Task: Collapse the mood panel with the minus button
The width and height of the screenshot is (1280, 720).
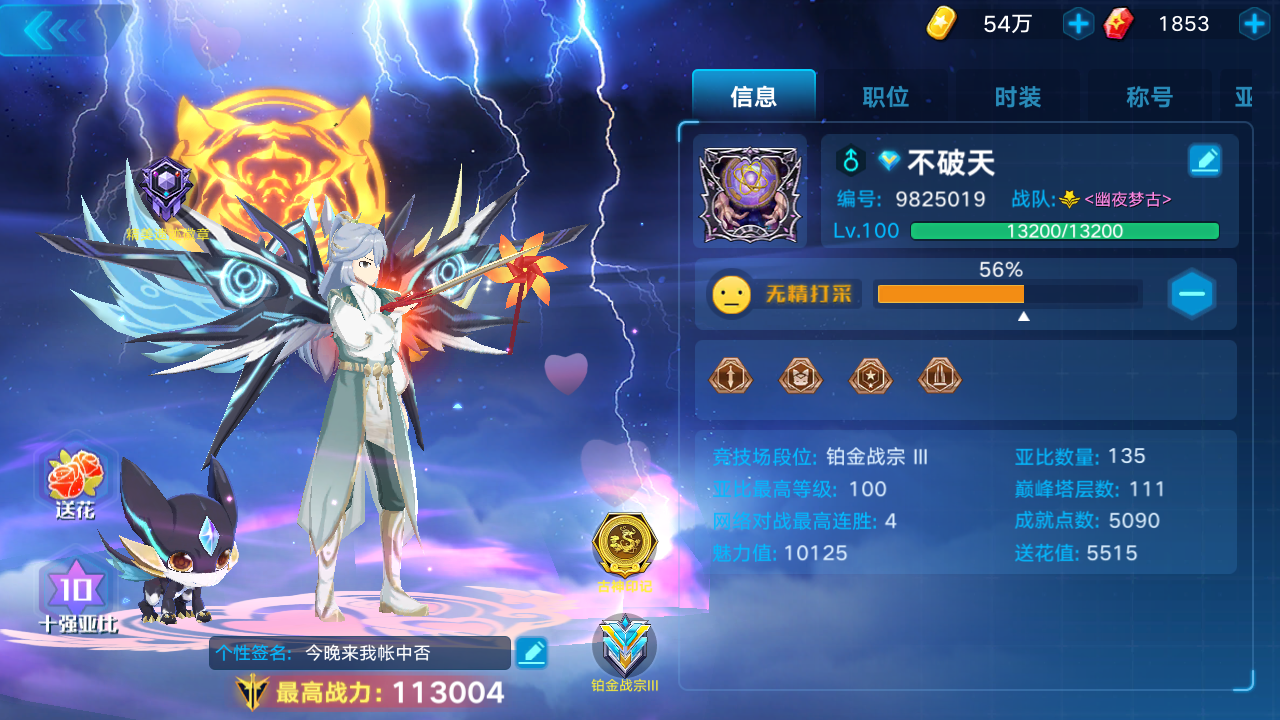Action: [1192, 293]
